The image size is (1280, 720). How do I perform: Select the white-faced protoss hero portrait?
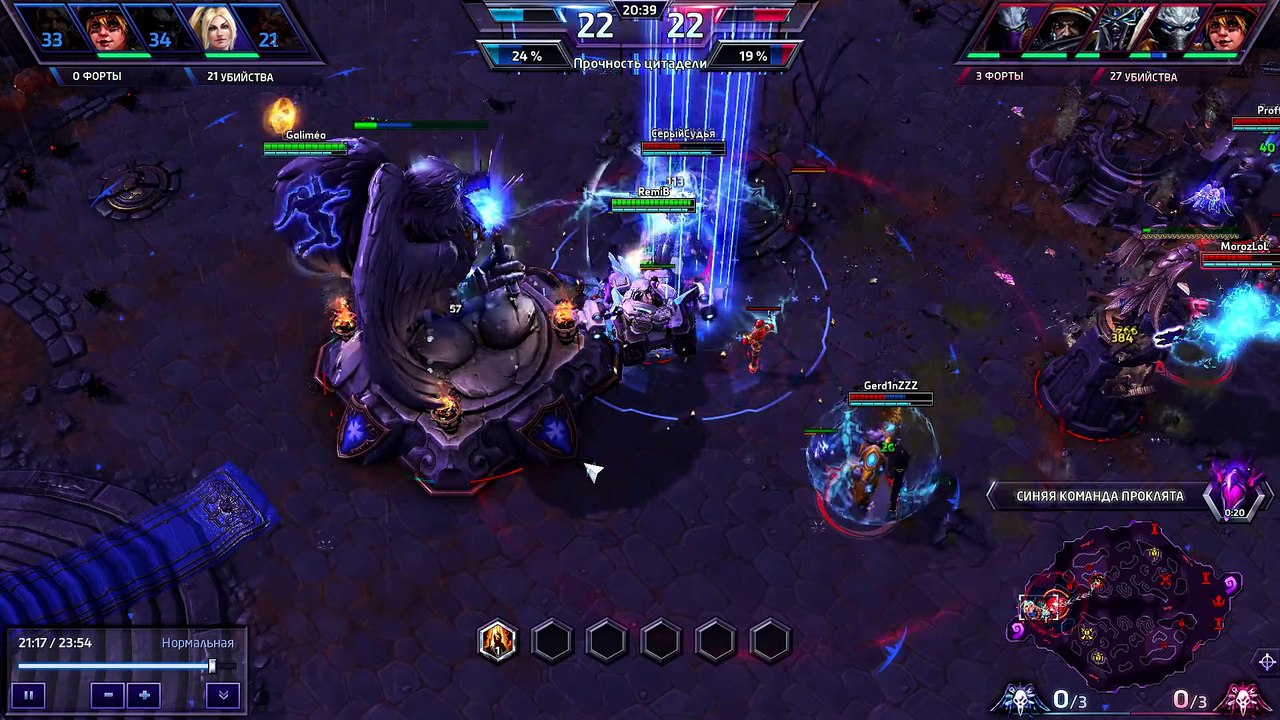(1176, 29)
